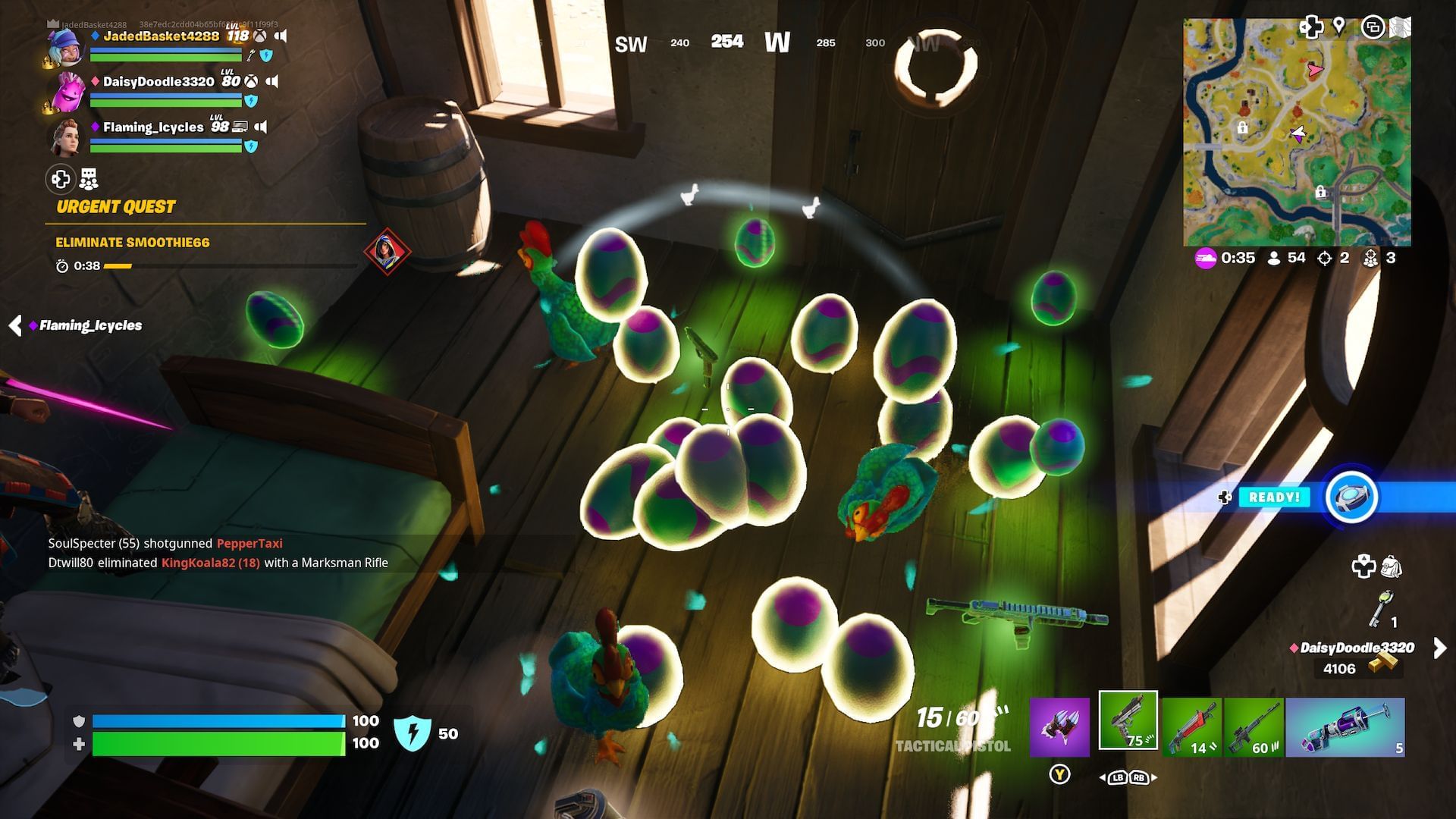Click the Urgent Quest header

(x=115, y=206)
